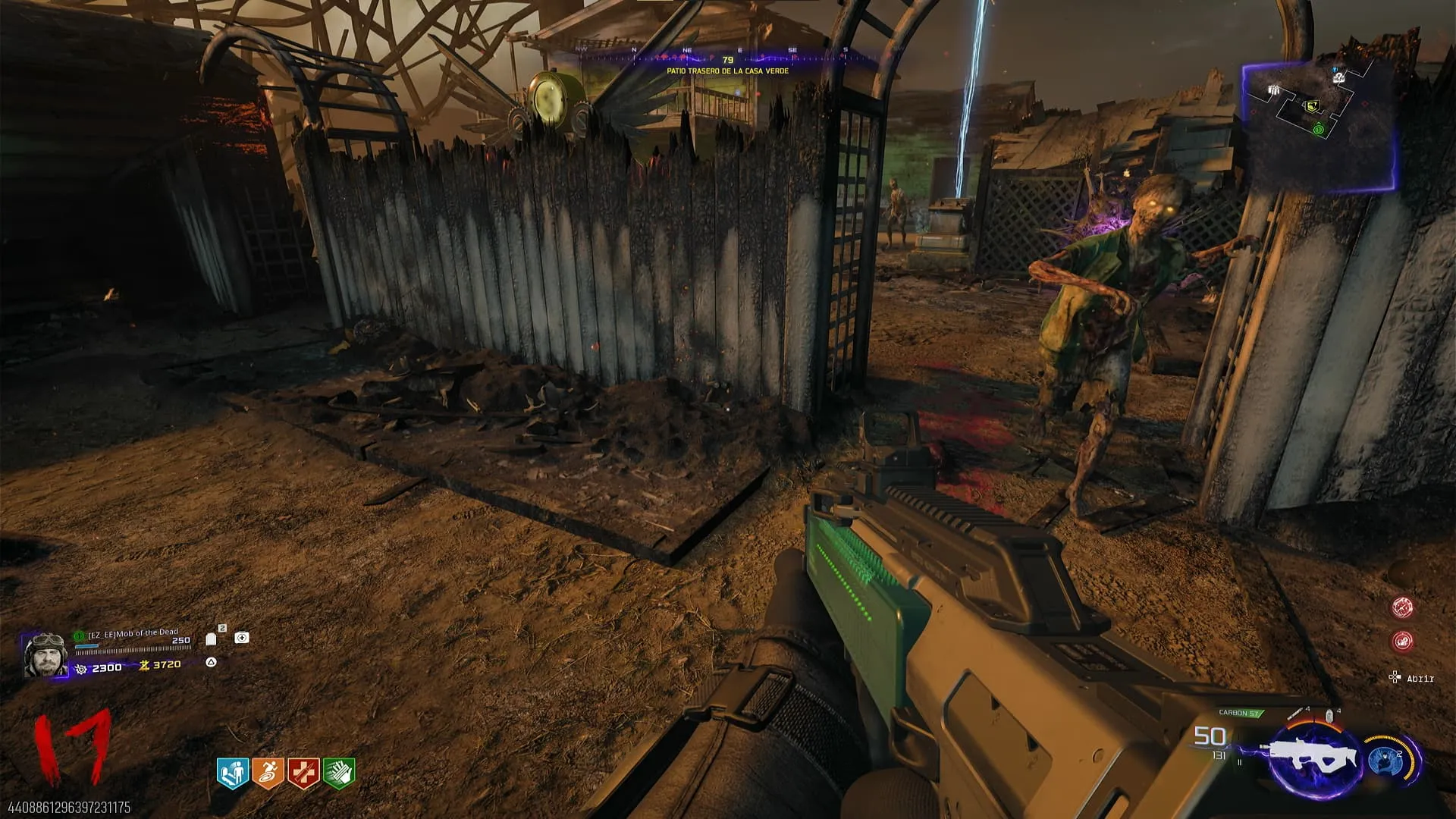Click the red cross-and-bullet perk icon
Image resolution: width=1456 pixels, height=819 pixels.
[303, 773]
